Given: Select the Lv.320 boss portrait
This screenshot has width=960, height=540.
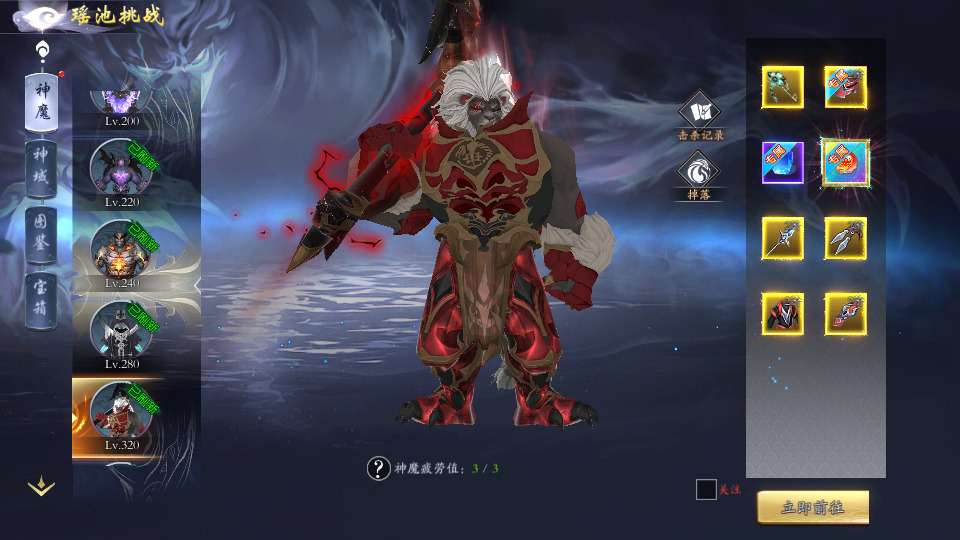Looking at the screenshot, I should pos(120,412).
